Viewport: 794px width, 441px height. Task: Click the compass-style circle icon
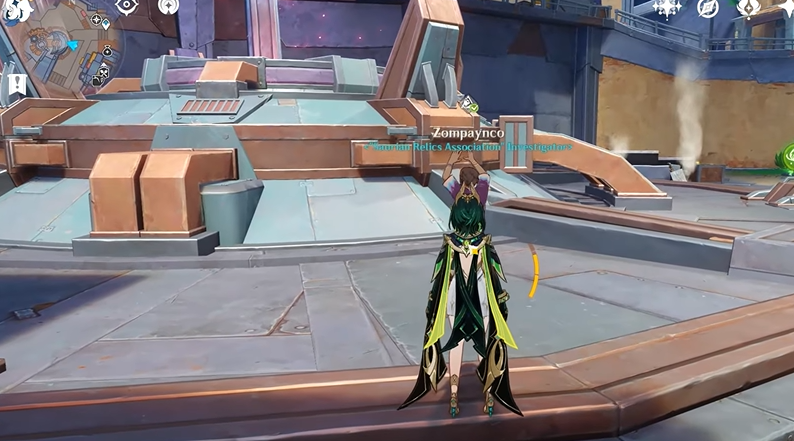click(708, 8)
